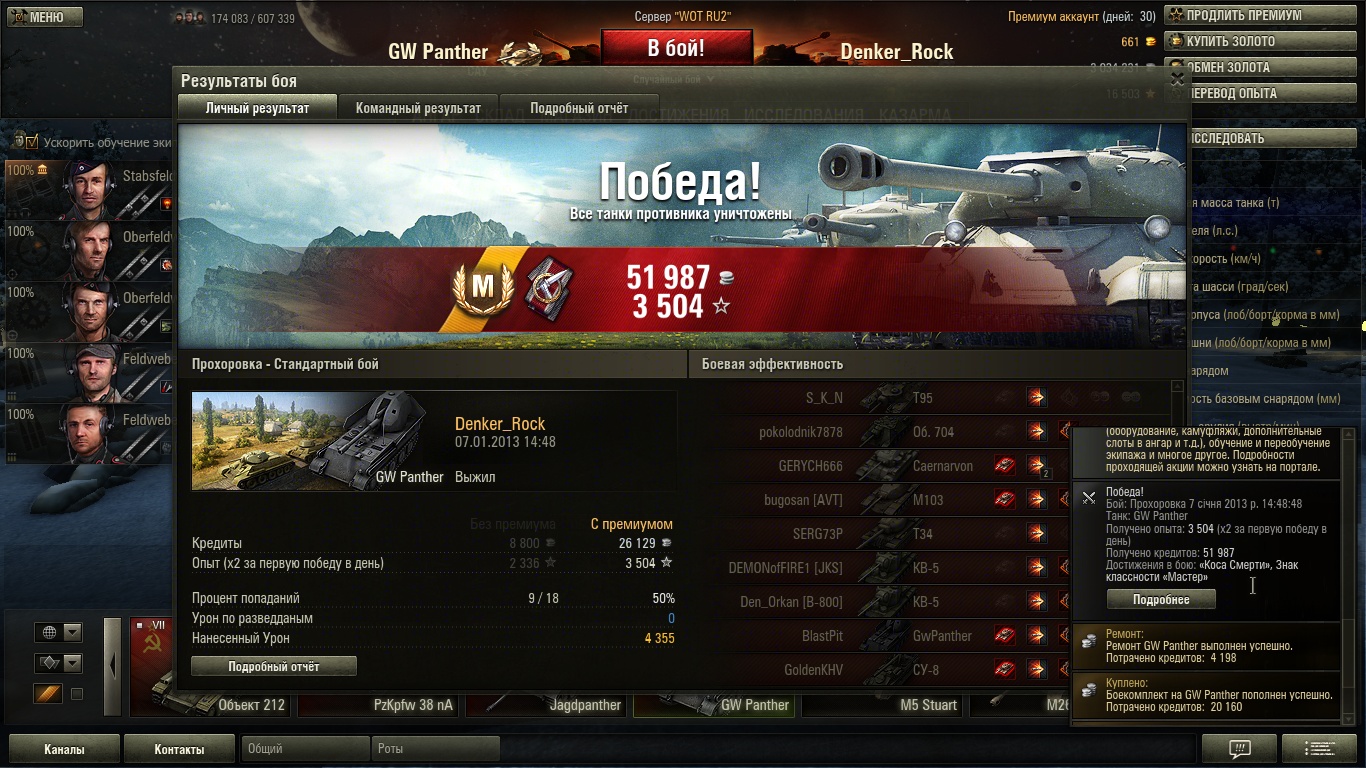Open the Меню button
This screenshot has height=768, width=1366.
coord(43,17)
